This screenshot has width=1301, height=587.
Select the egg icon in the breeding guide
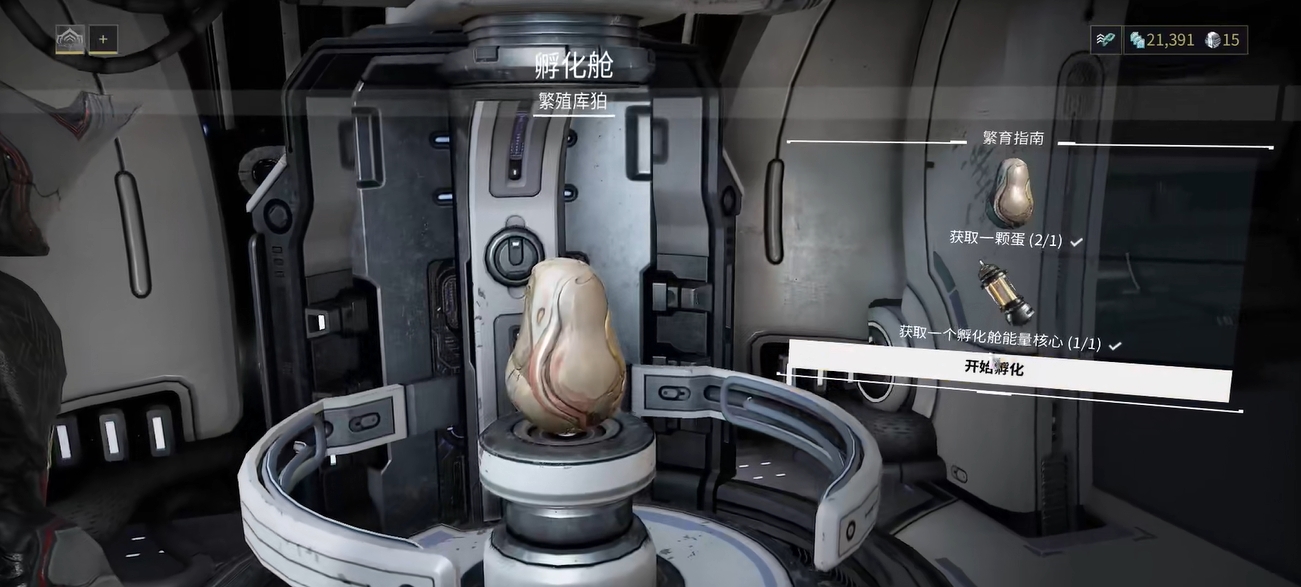pyautogui.click(x=1010, y=192)
